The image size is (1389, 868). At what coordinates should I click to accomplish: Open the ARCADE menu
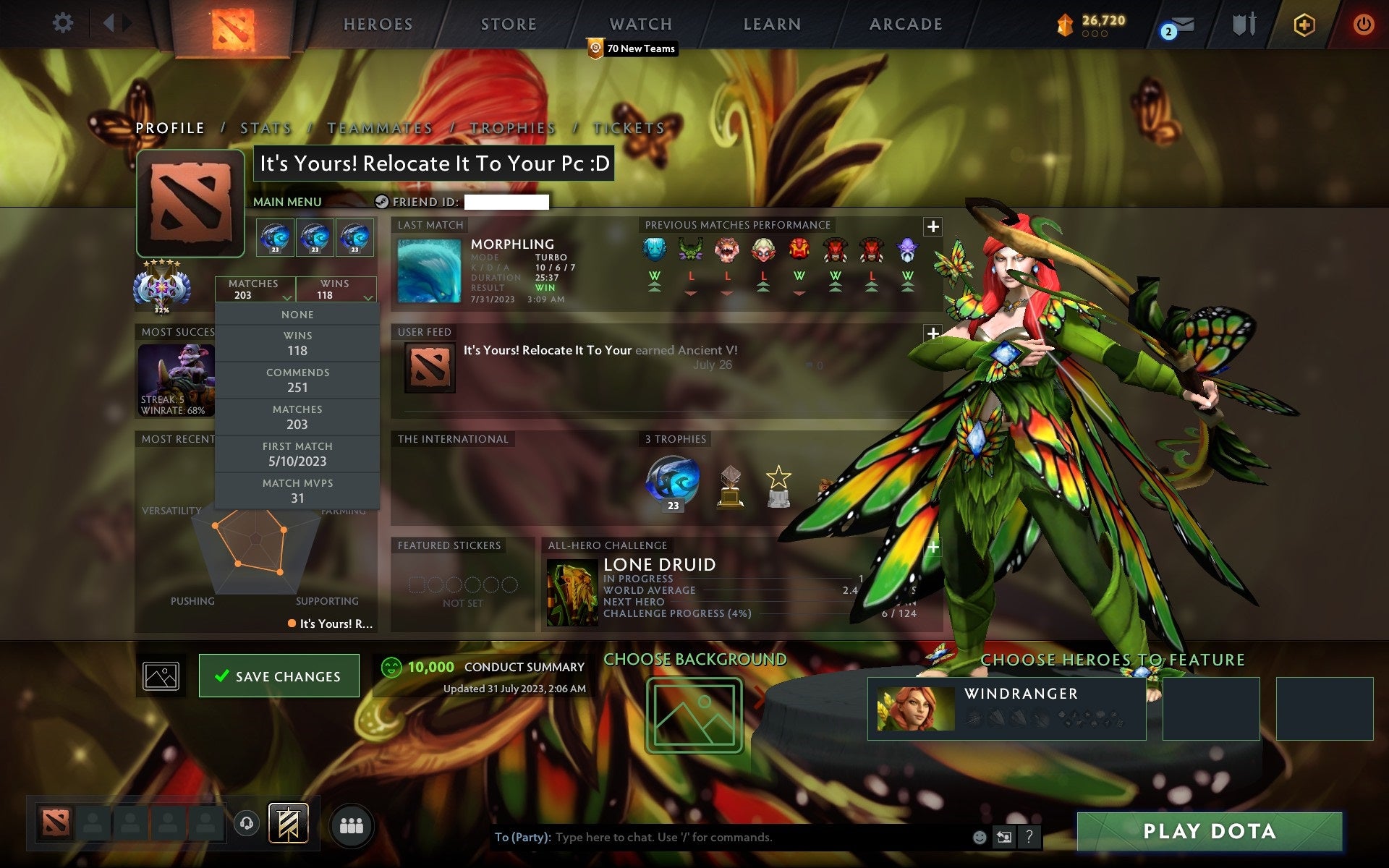(904, 24)
